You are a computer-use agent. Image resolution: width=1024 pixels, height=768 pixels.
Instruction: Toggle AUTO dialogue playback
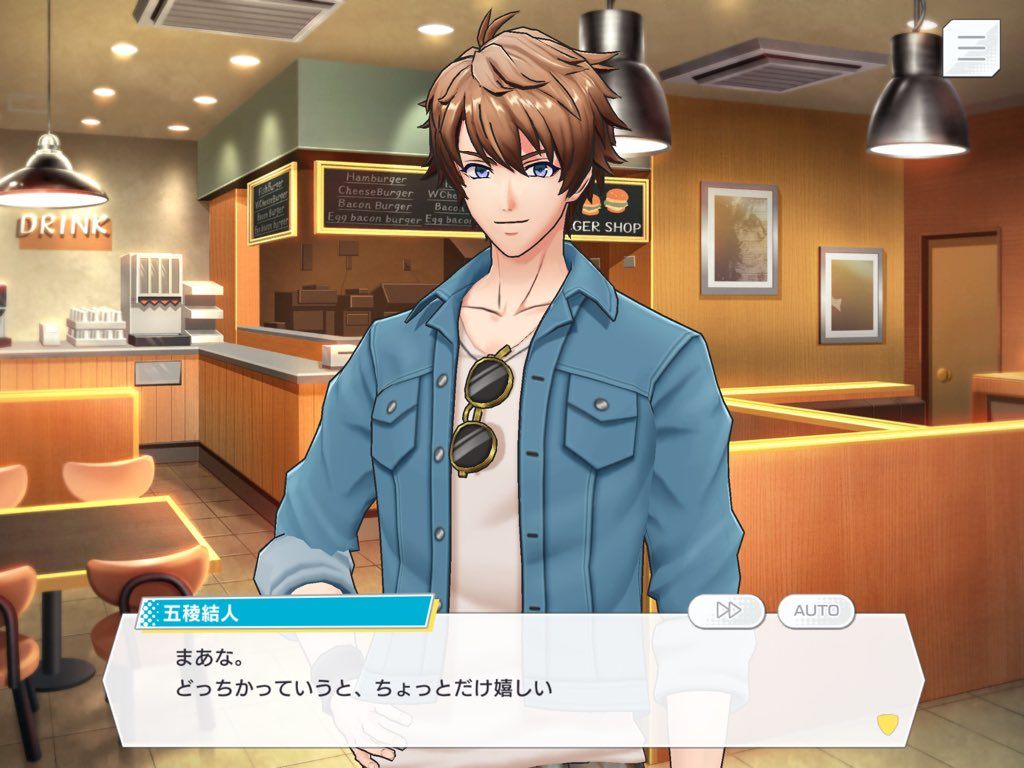tap(816, 610)
